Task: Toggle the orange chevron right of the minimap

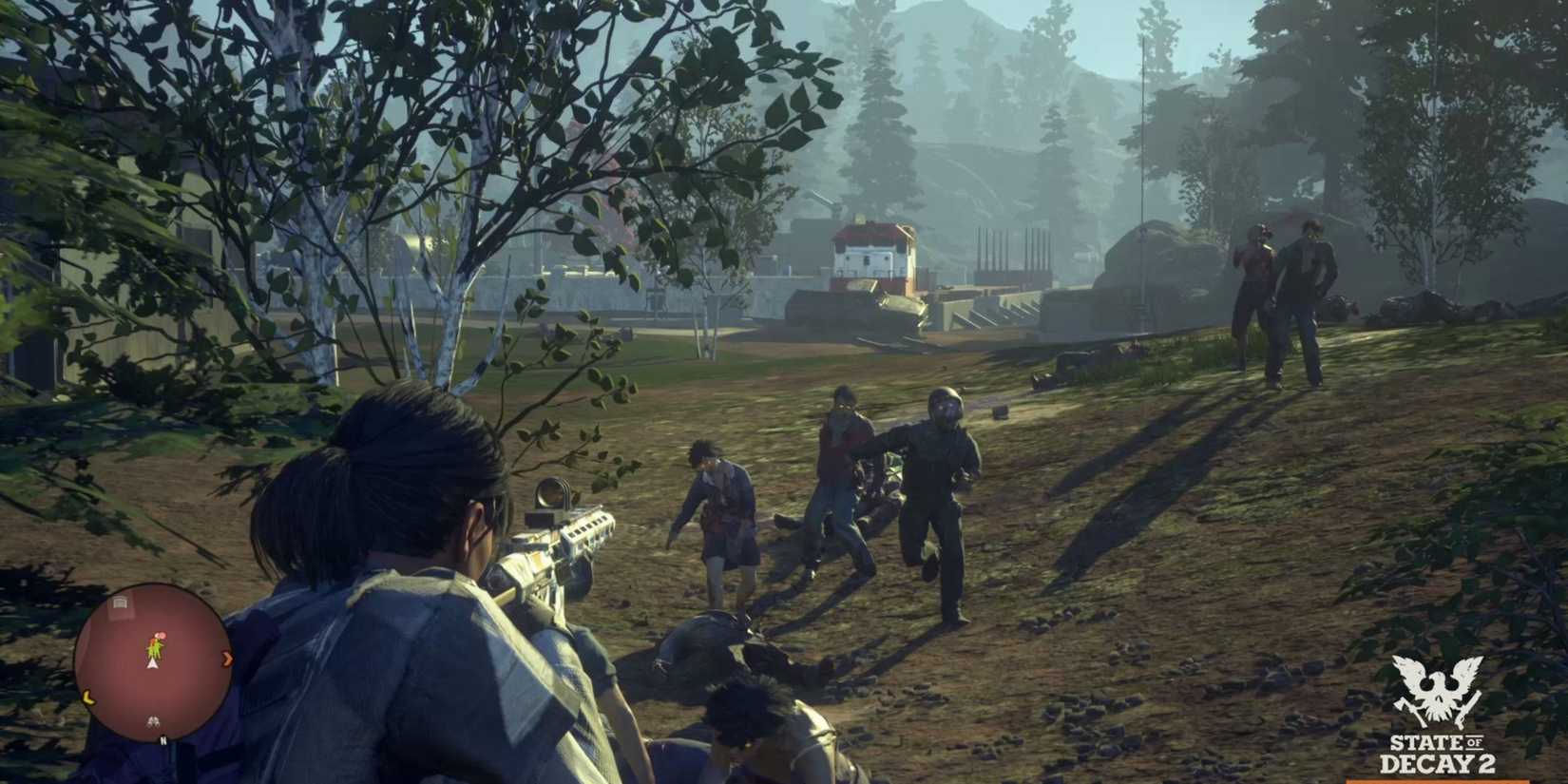Action: click(228, 659)
